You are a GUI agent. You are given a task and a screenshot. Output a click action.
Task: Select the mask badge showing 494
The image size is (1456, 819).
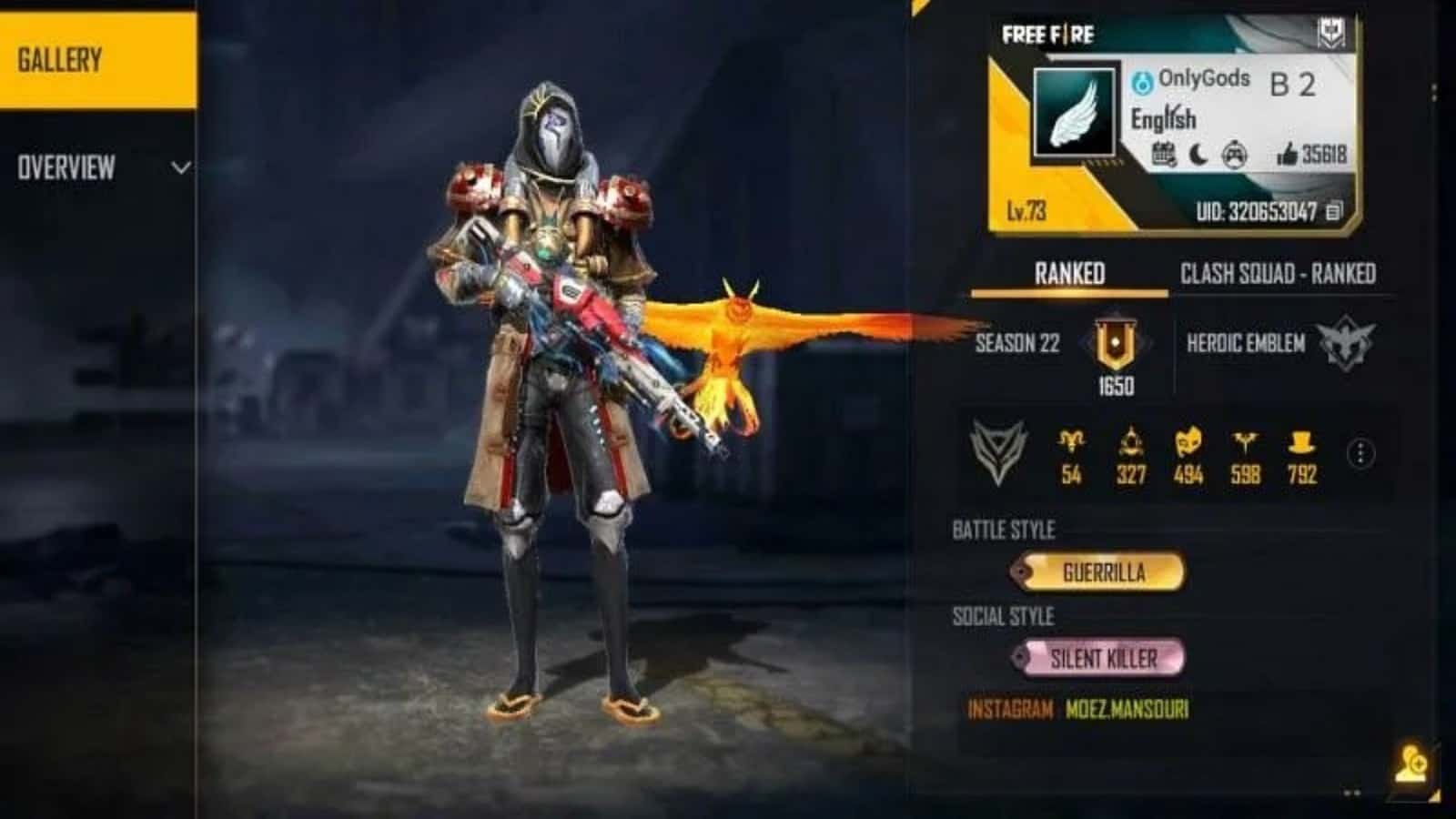tap(1188, 446)
